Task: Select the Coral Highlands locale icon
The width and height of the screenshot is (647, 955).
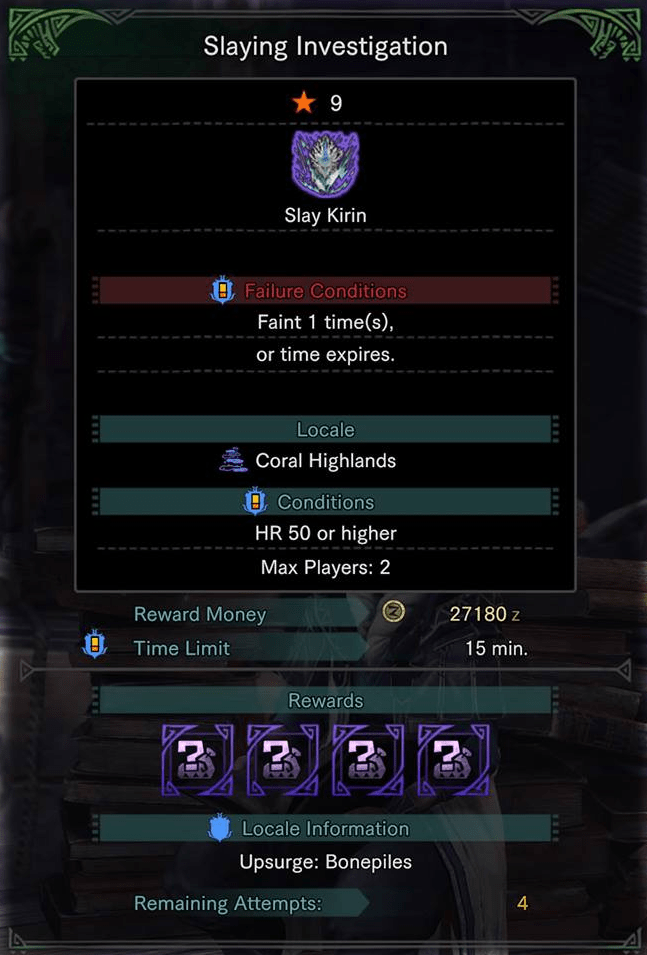Action: 233,461
